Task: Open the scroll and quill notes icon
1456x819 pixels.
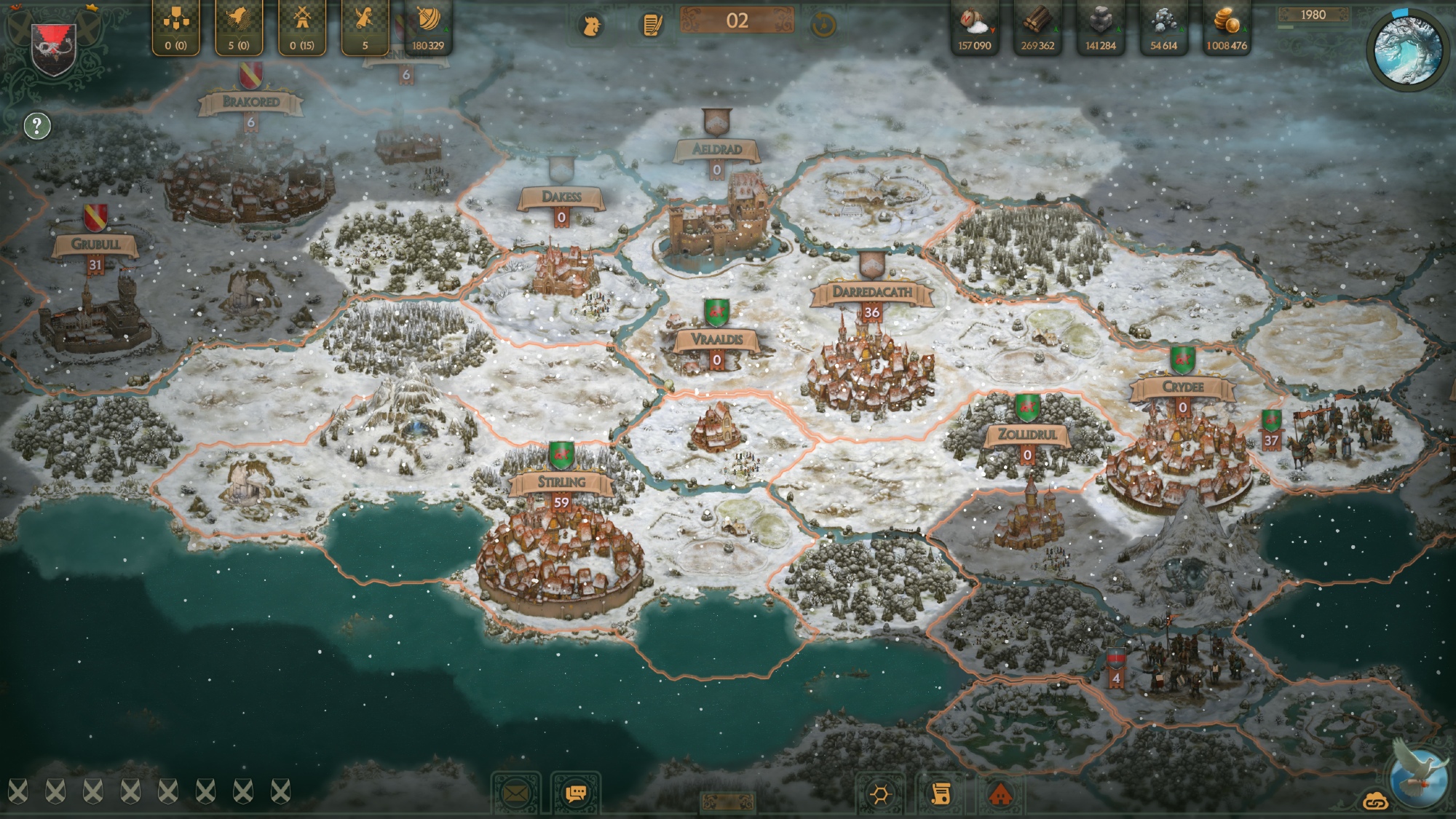Action: (x=652, y=25)
